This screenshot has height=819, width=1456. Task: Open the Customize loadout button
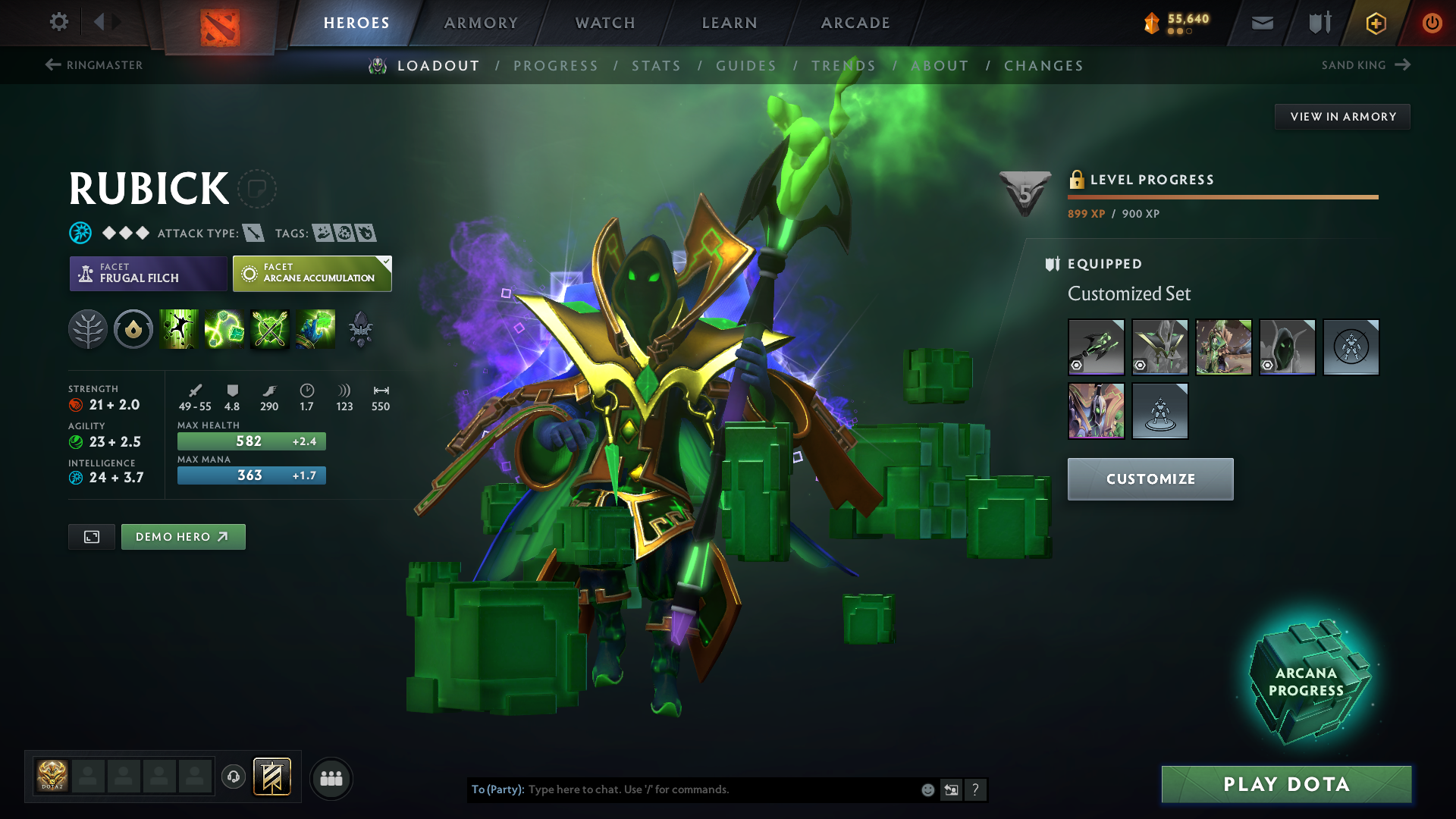(1150, 479)
